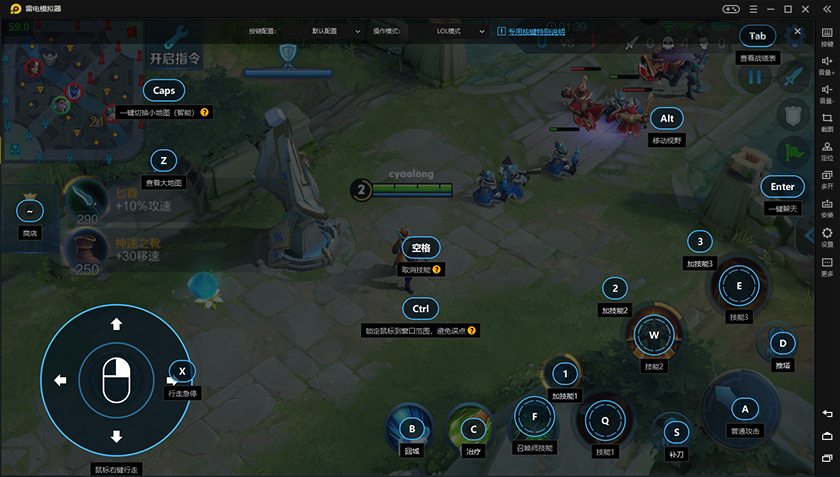840x477 pixels.
Task: Select the 推塔 tower attack button
Action: pyautogui.click(x=782, y=344)
